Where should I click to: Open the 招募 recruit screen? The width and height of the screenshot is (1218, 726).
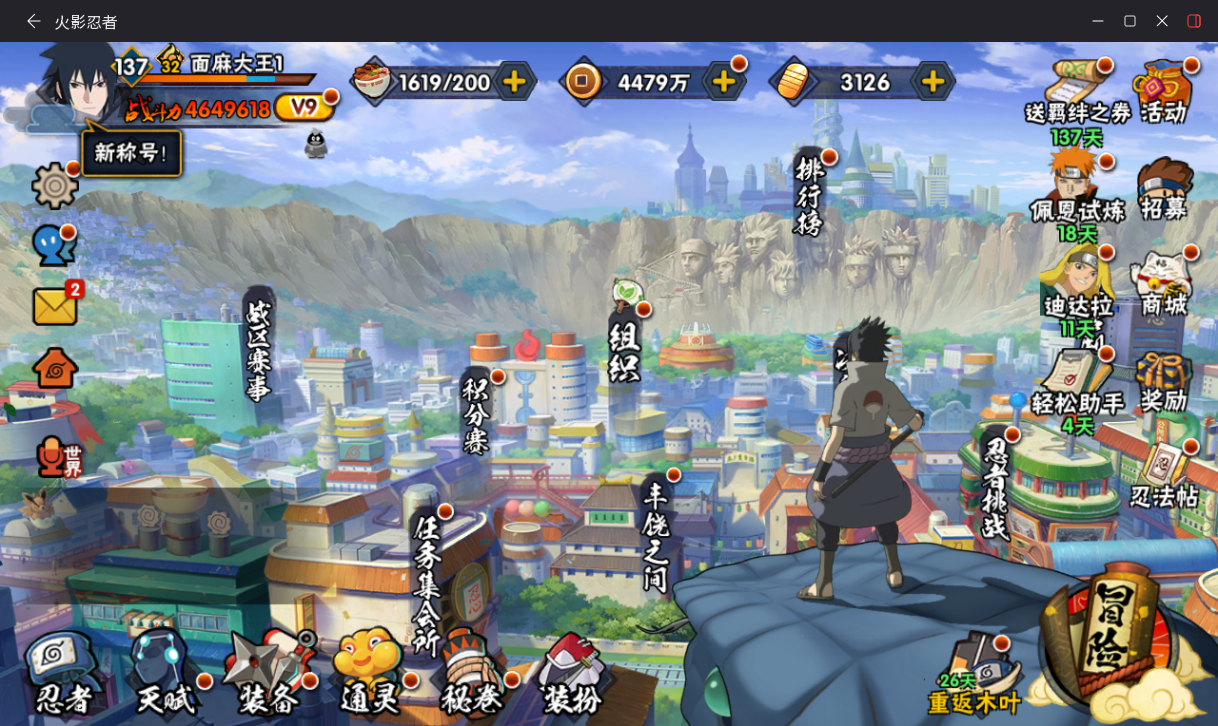1164,189
